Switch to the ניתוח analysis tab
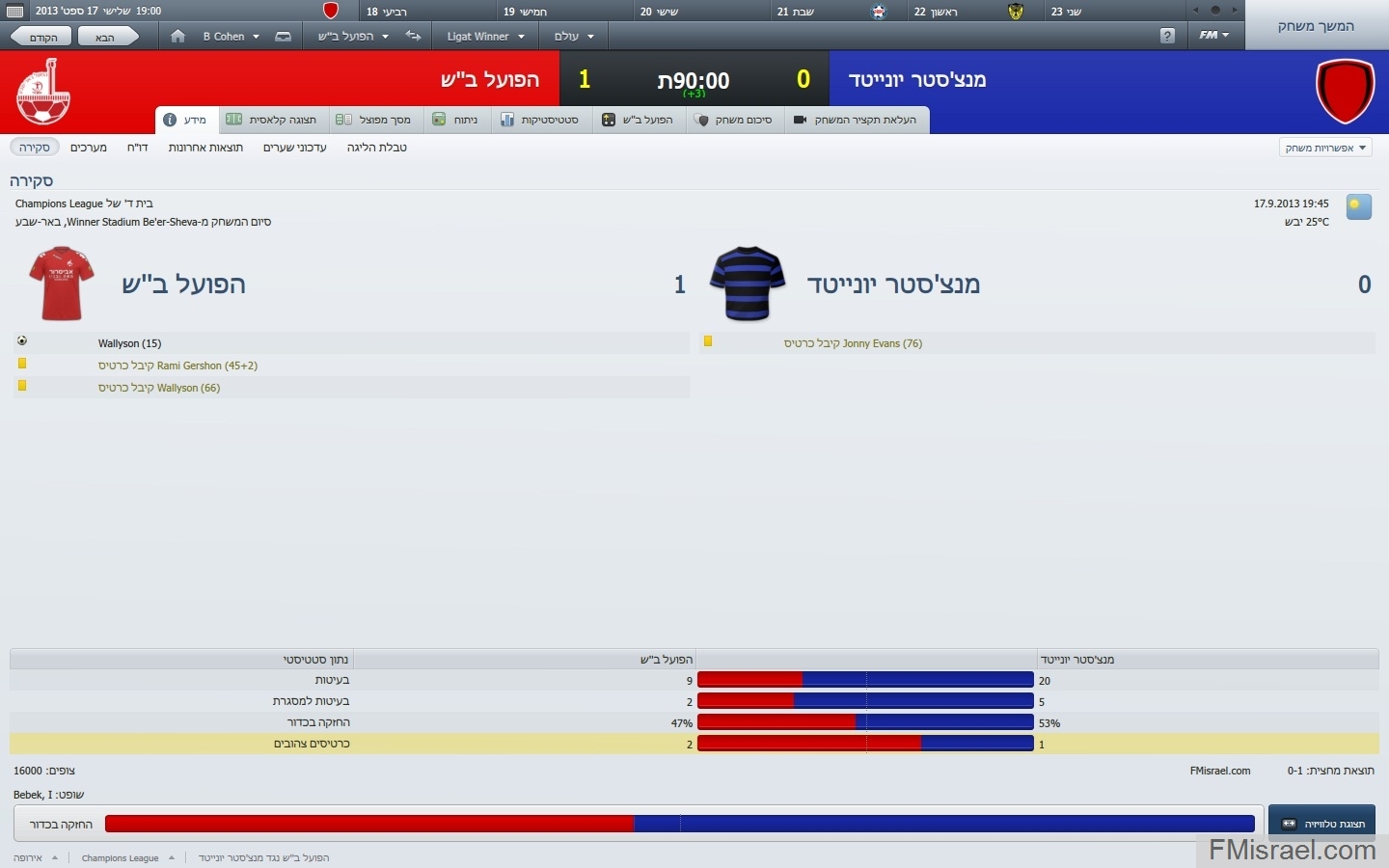The width and height of the screenshot is (1389, 868). (x=456, y=120)
